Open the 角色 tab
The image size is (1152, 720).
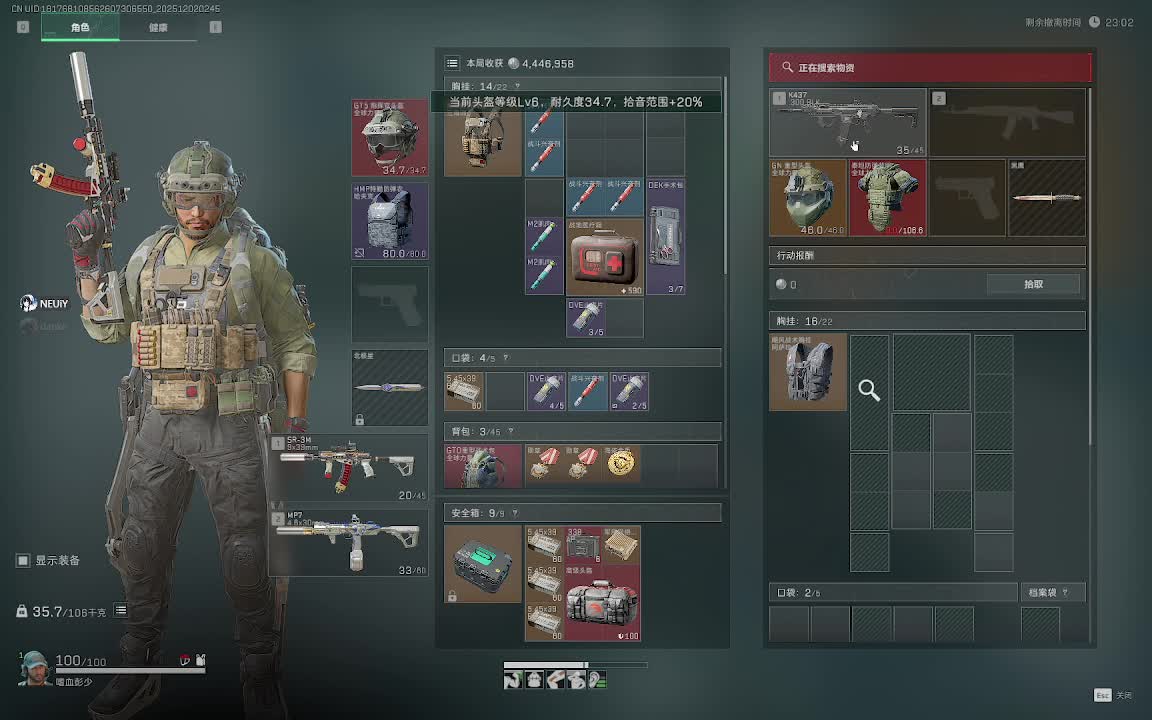coord(80,28)
